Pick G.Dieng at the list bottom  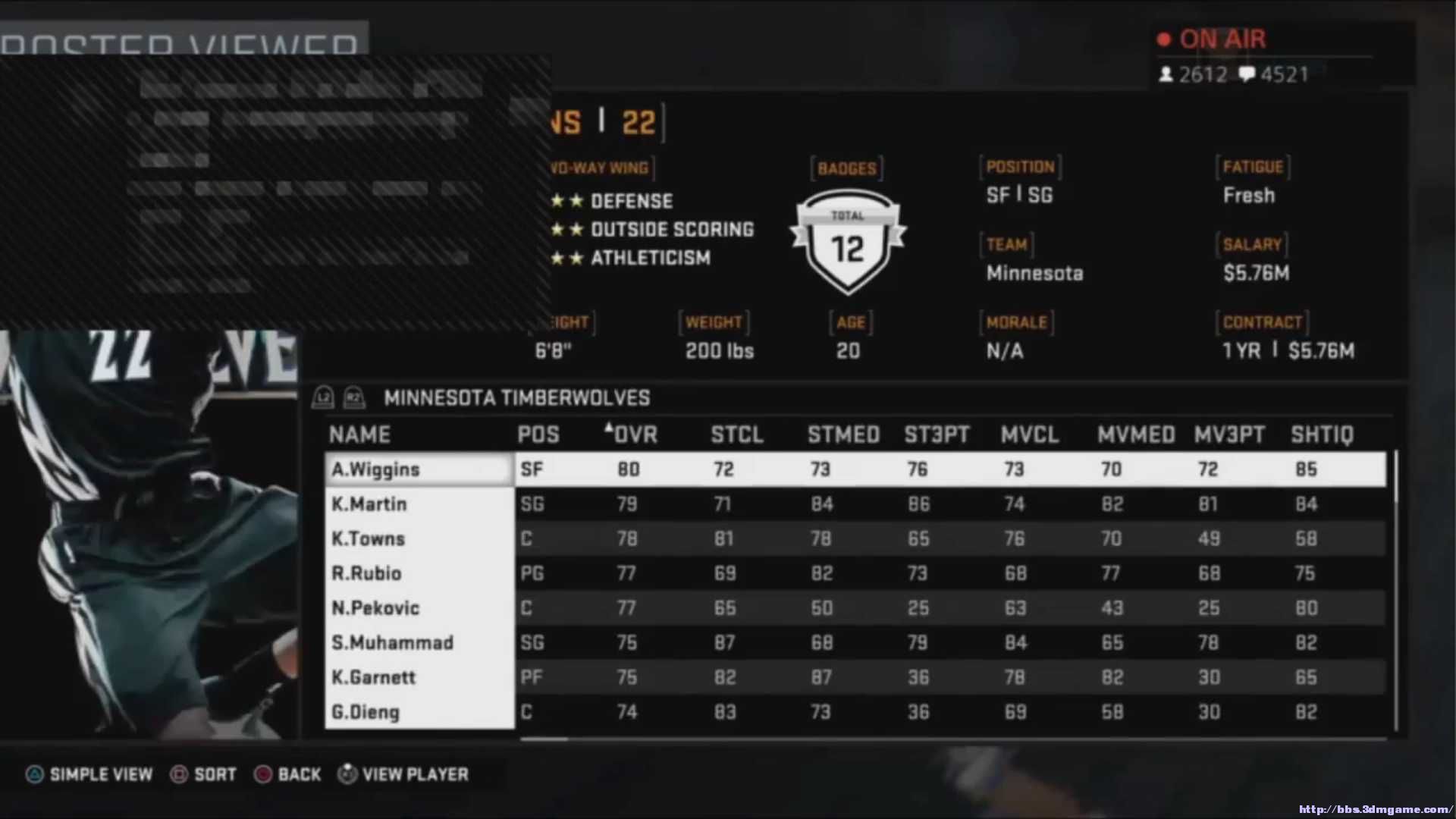click(x=365, y=712)
